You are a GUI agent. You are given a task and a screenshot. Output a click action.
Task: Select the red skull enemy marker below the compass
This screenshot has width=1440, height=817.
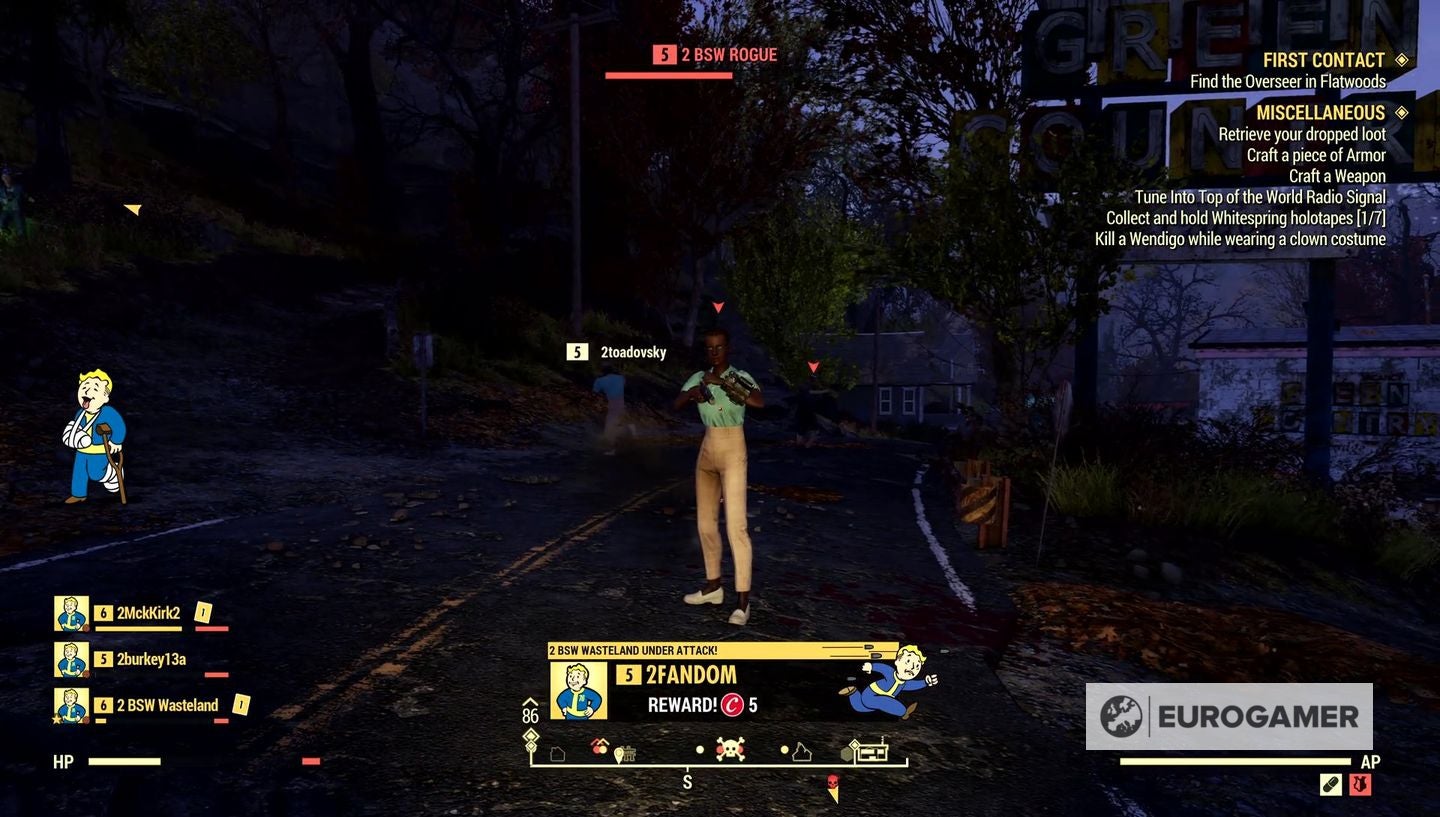(833, 781)
